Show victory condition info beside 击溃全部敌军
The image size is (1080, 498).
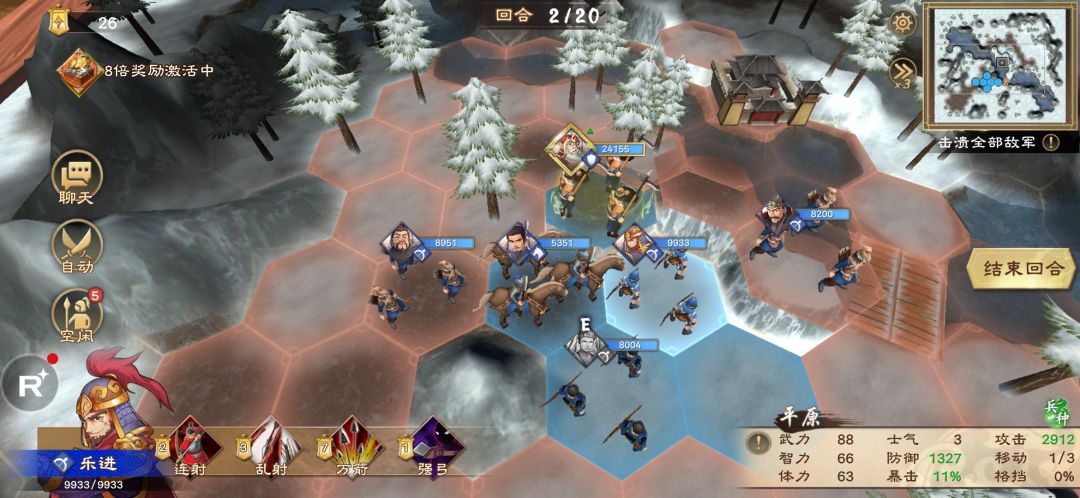tap(1051, 142)
